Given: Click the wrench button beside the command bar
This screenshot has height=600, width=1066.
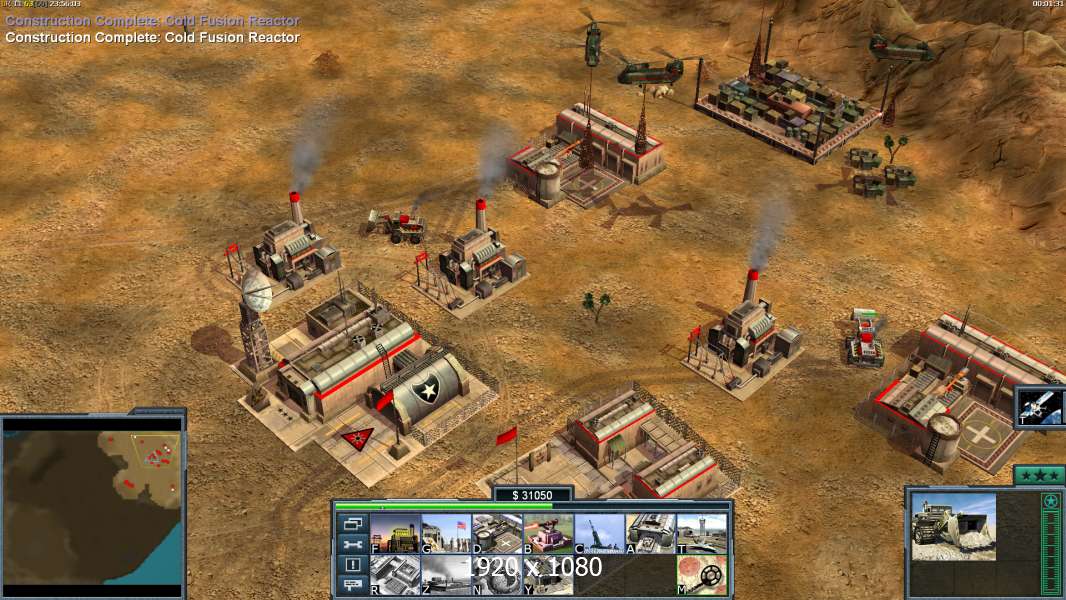Looking at the screenshot, I should pos(353,545).
